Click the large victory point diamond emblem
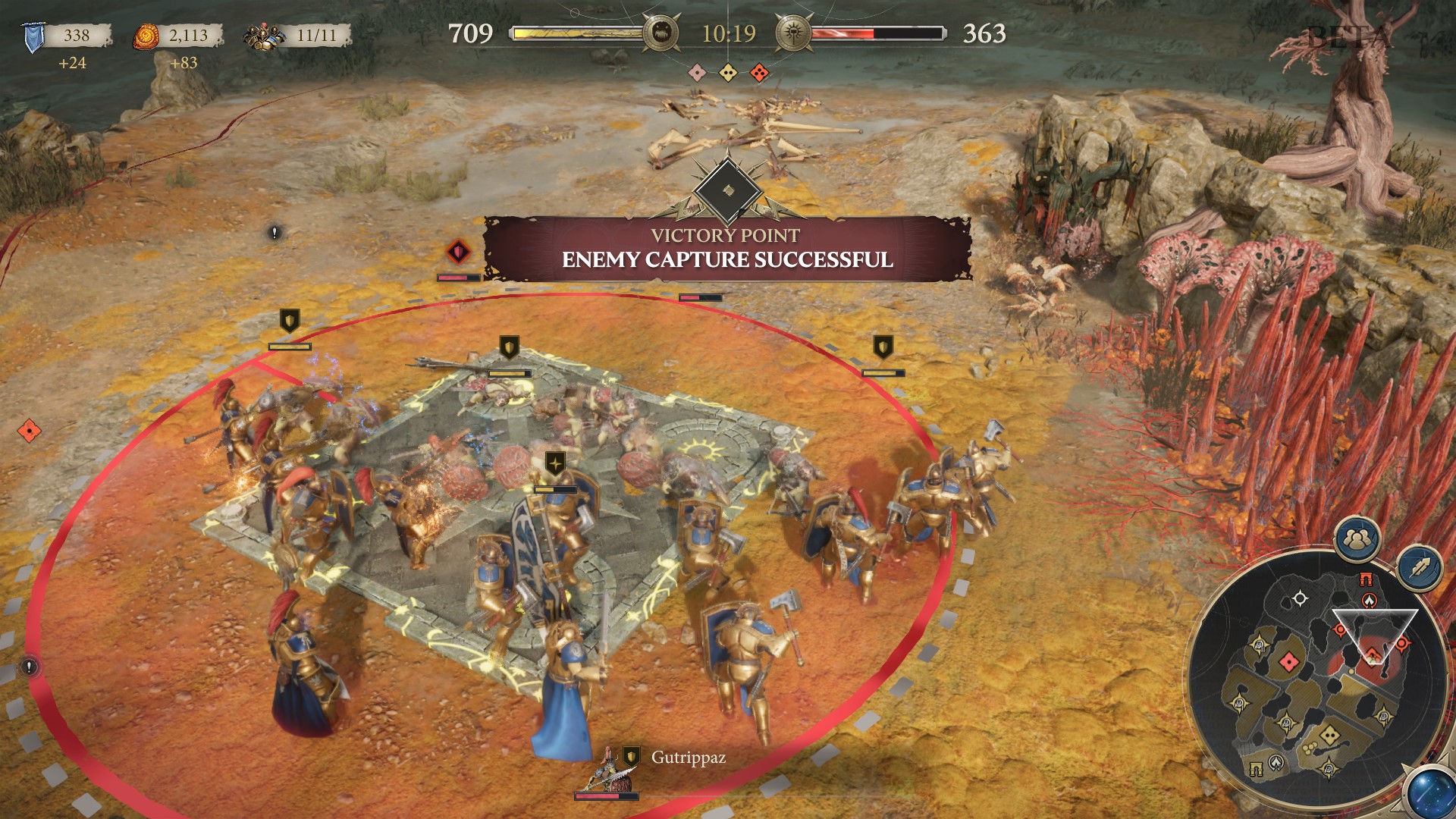This screenshot has height=819, width=1456. [x=727, y=190]
